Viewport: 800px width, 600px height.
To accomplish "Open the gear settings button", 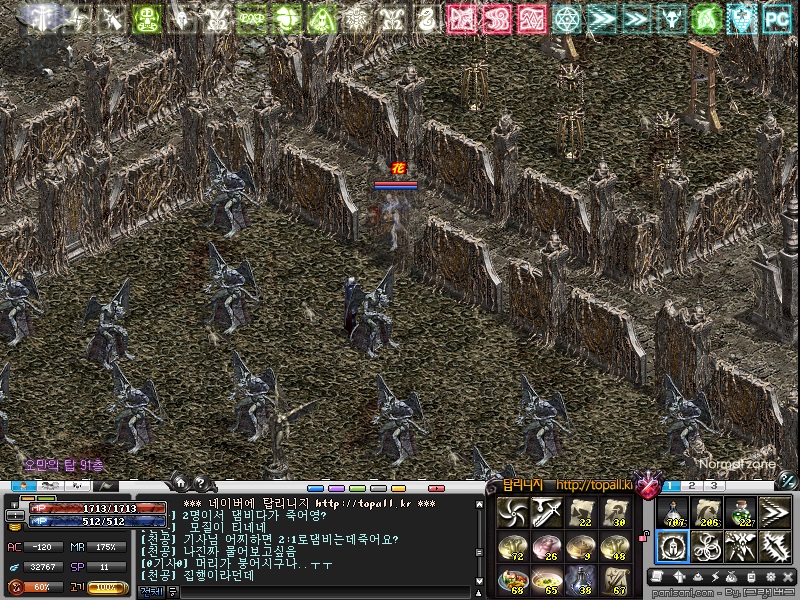I will (x=770, y=577).
